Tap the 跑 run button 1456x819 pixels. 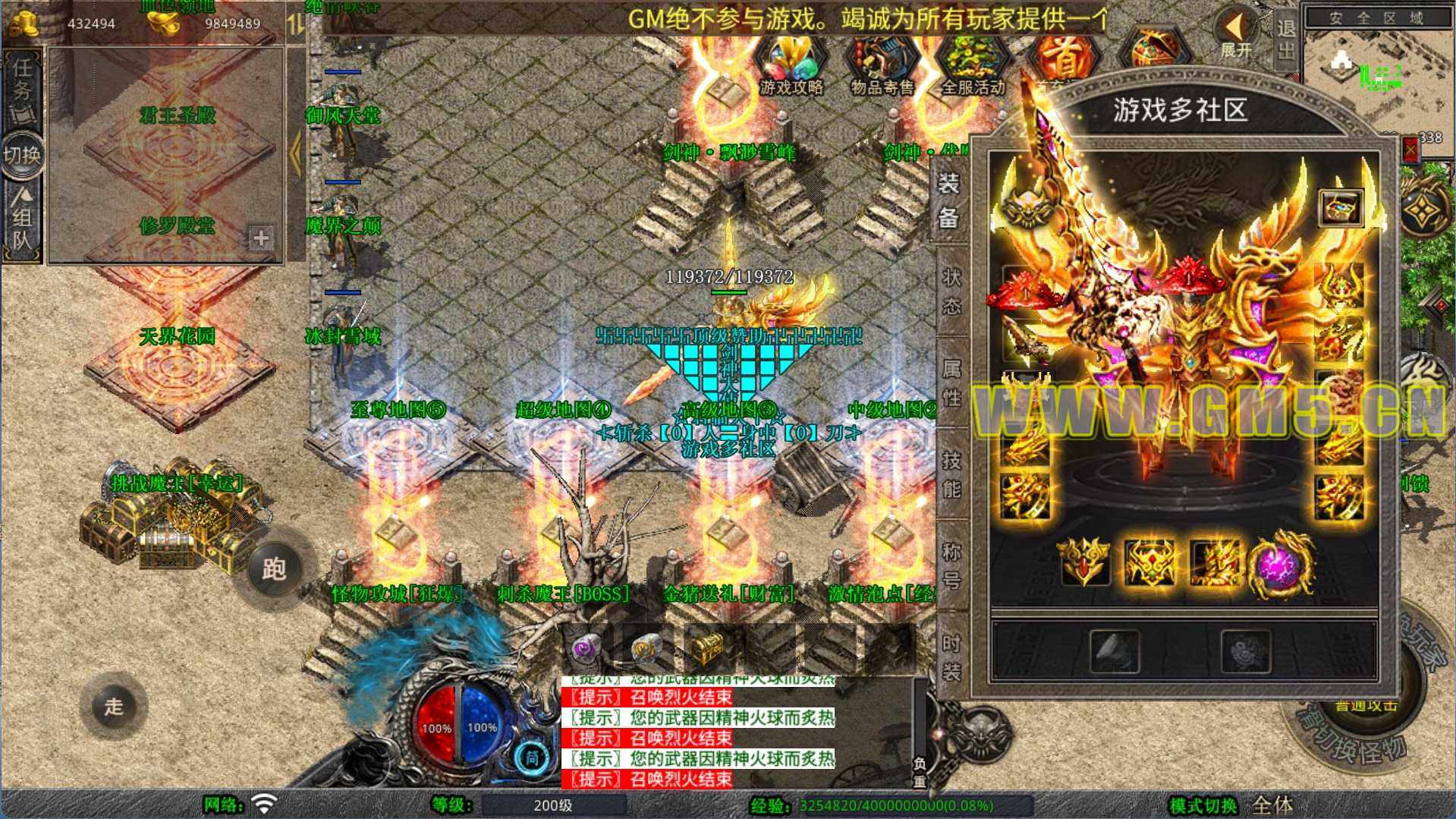pyautogui.click(x=273, y=569)
